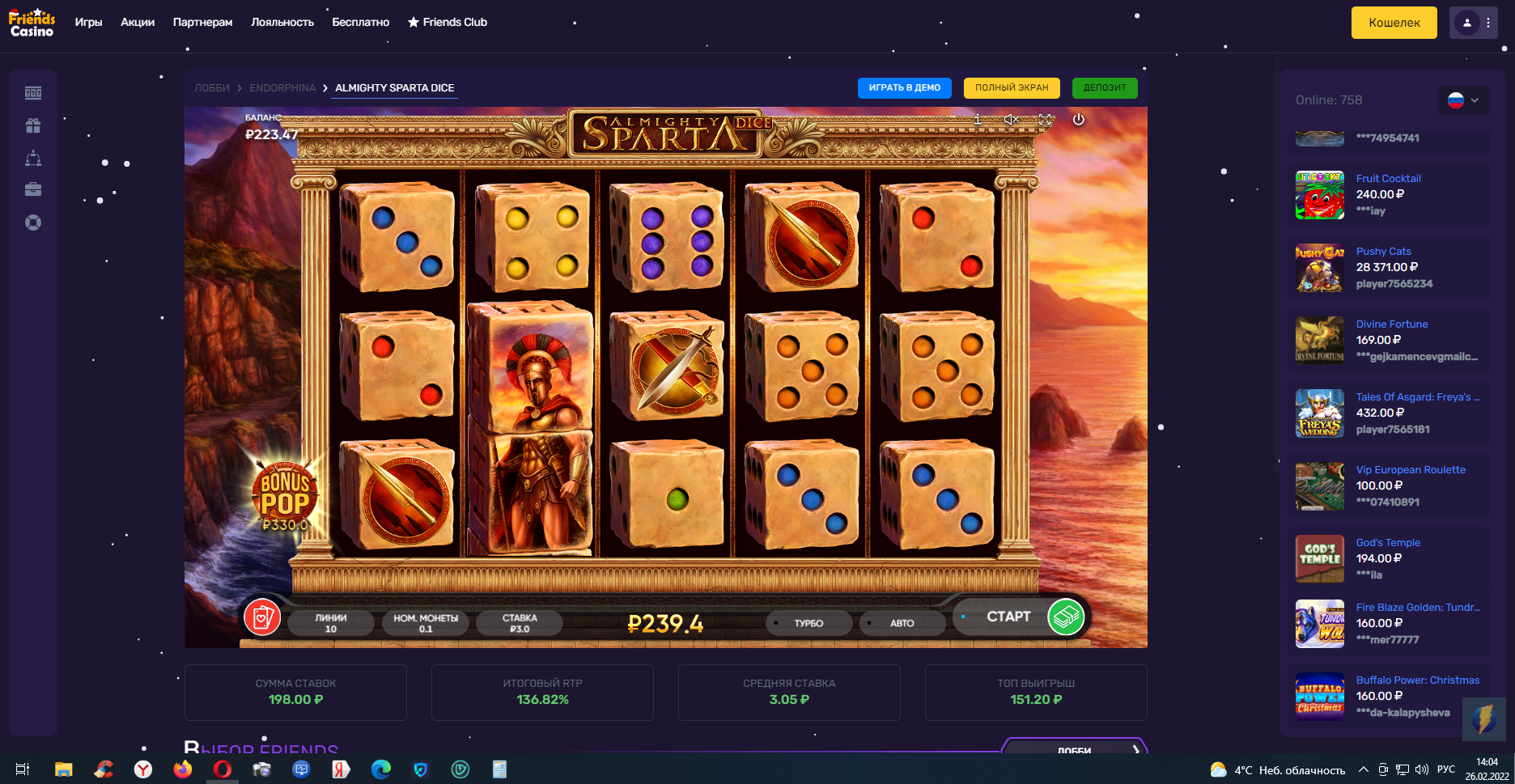Expand the game with the fullscreen arrows icon
This screenshot has width=1515, height=784.
point(1045,120)
